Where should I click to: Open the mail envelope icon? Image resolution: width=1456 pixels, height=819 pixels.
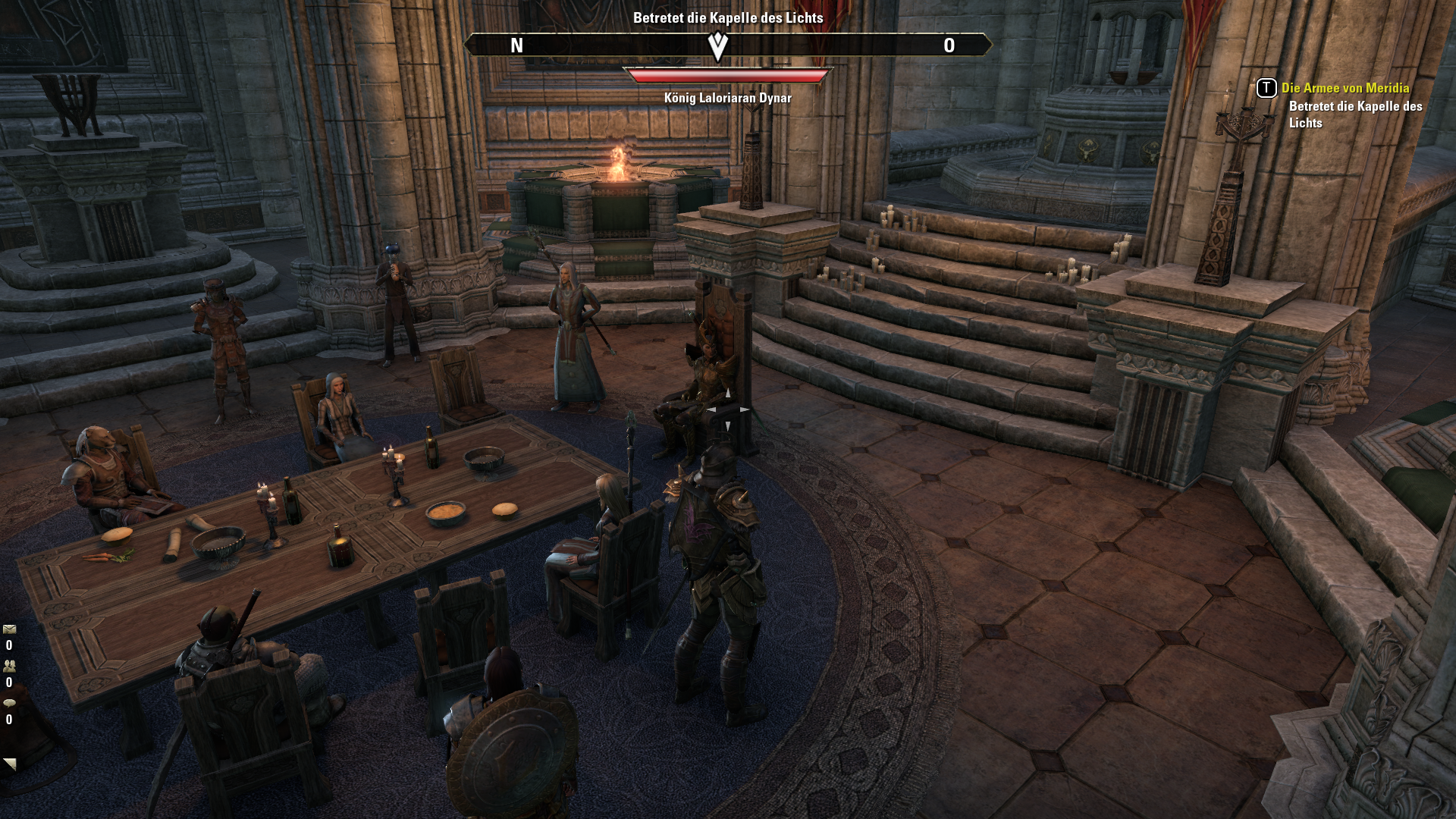pos(9,629)
